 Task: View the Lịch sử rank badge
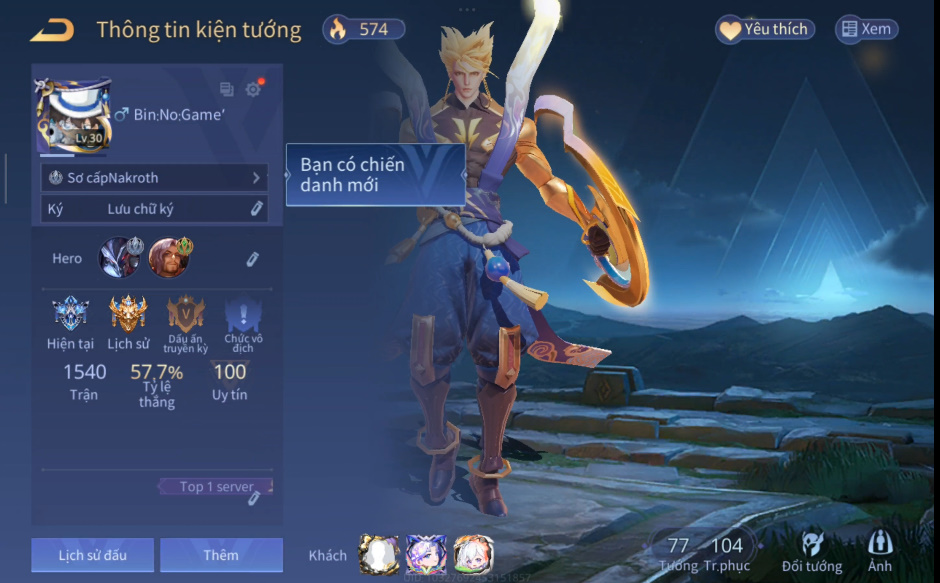pos(128,317)
